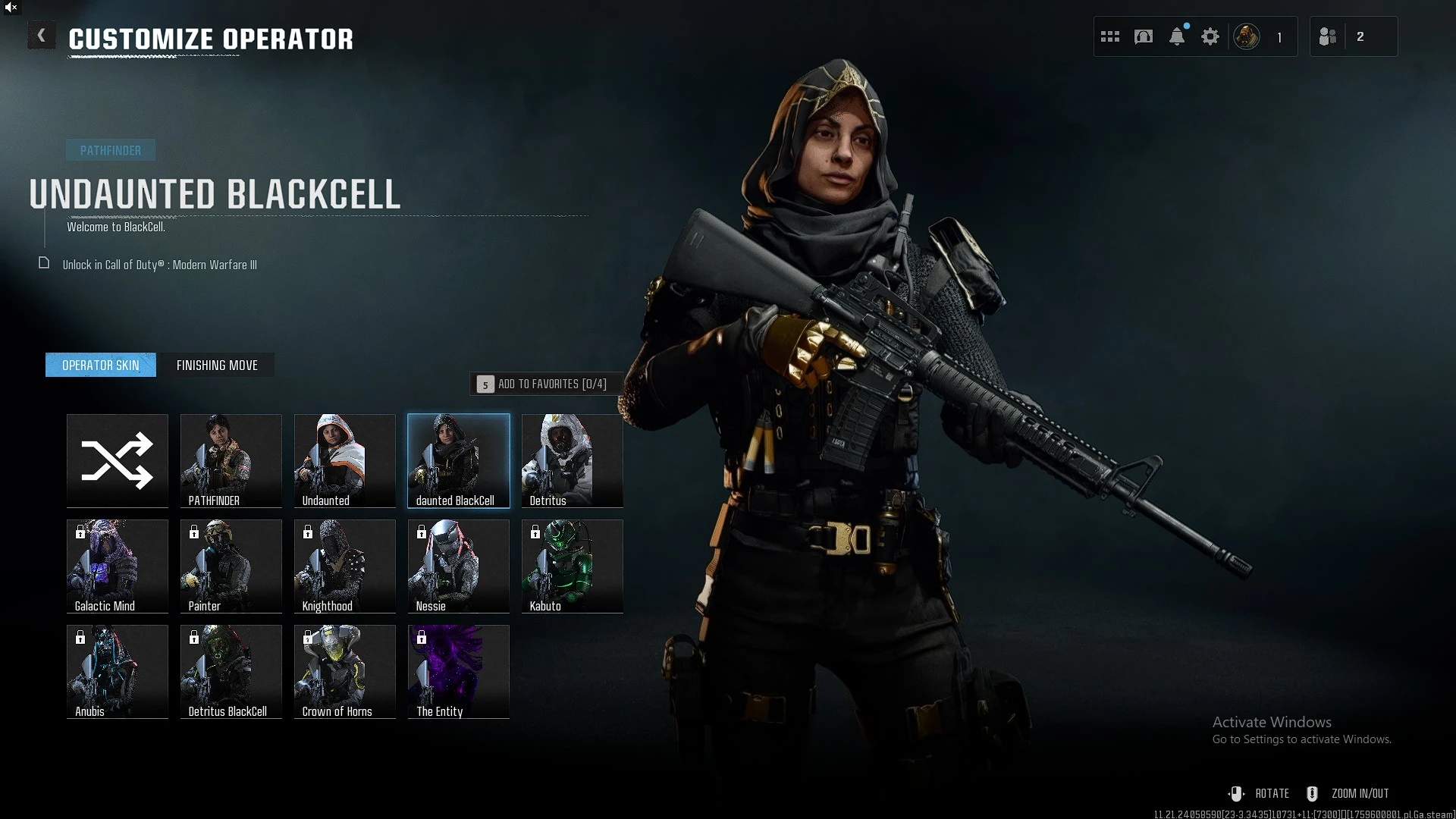Select the Detritus skin tile

pos(573,460)
